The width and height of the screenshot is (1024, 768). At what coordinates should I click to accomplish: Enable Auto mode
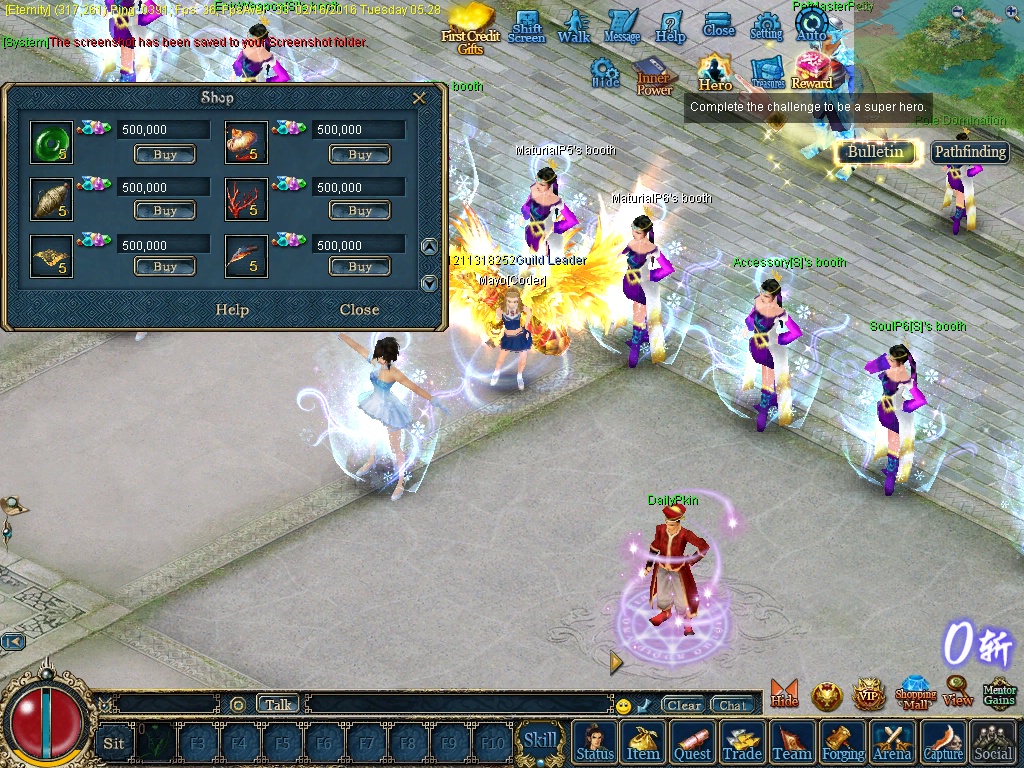(x=812, y=26)
